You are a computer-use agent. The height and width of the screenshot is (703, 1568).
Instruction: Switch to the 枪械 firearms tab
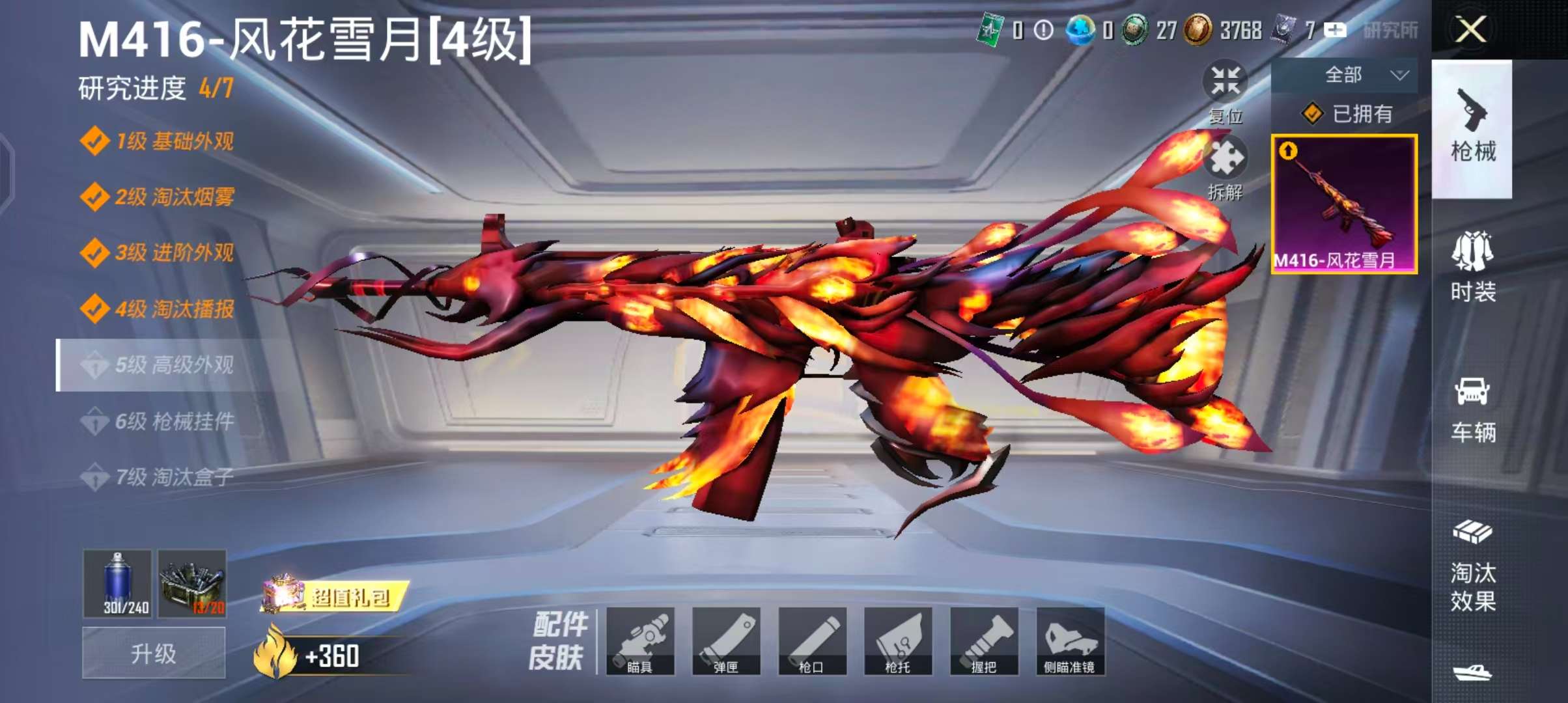click(1472, 128)
